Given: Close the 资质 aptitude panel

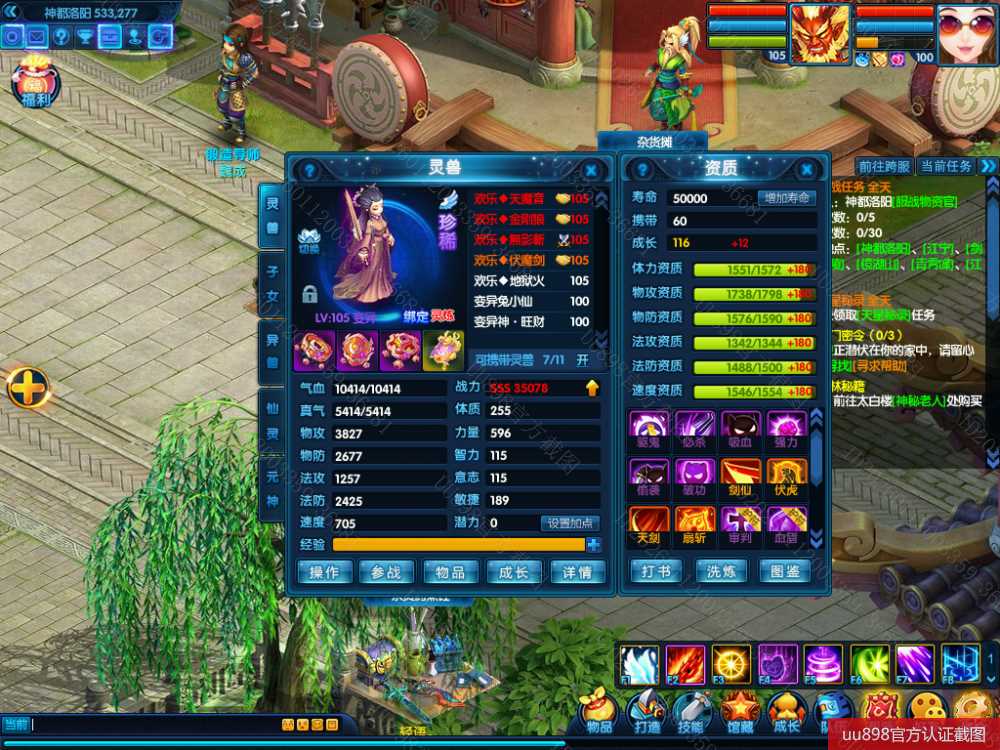Looking at the screenshot, I should tap(807, 171).
